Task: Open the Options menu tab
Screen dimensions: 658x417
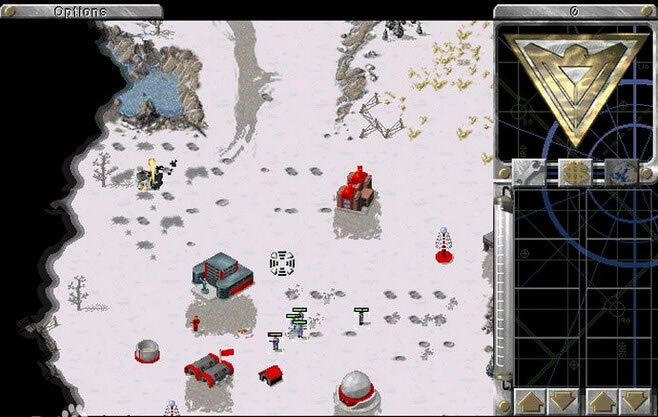Action: 82,11
